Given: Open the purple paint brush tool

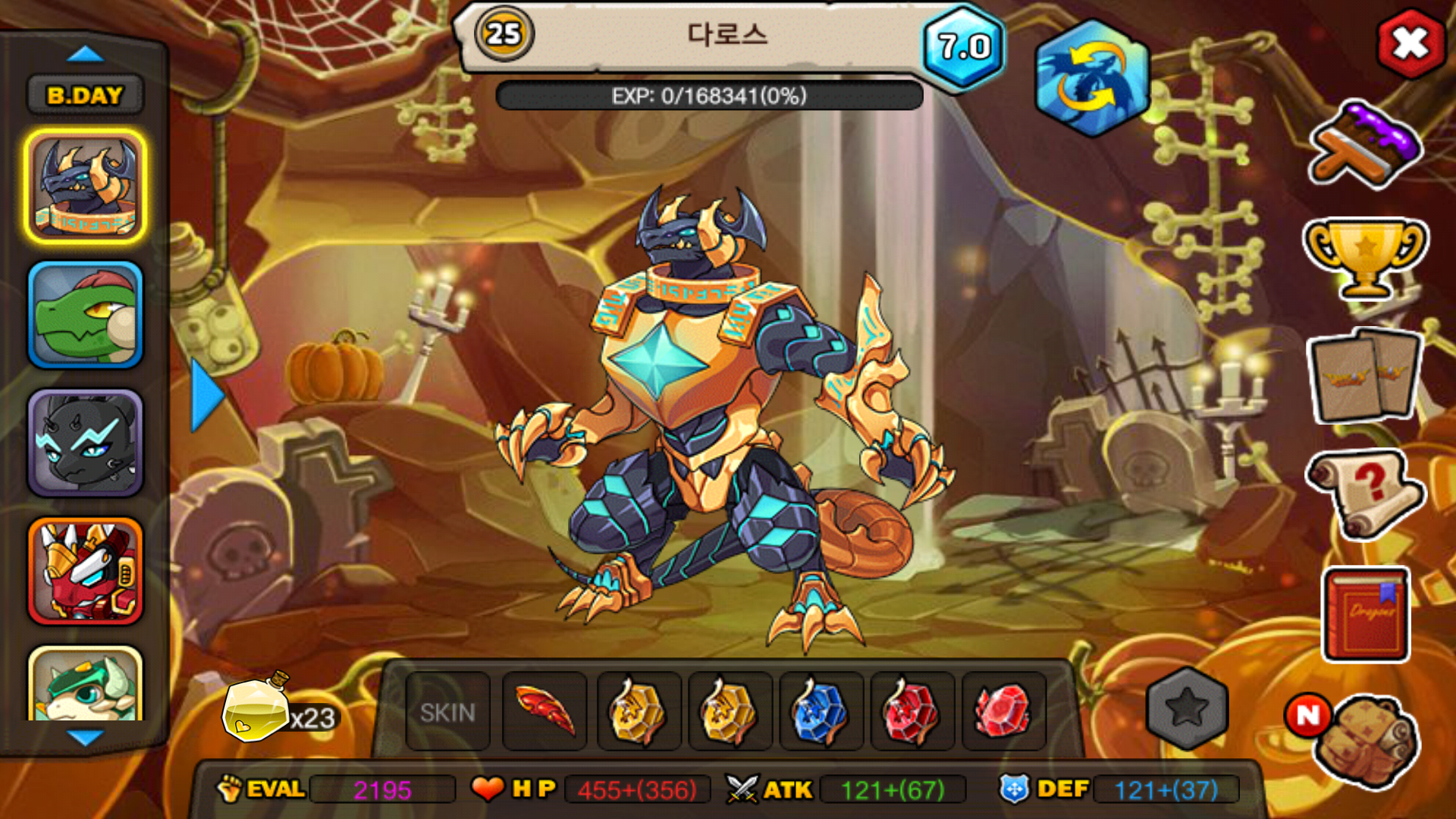Looking at the screenshot, I should point(1366,146).
